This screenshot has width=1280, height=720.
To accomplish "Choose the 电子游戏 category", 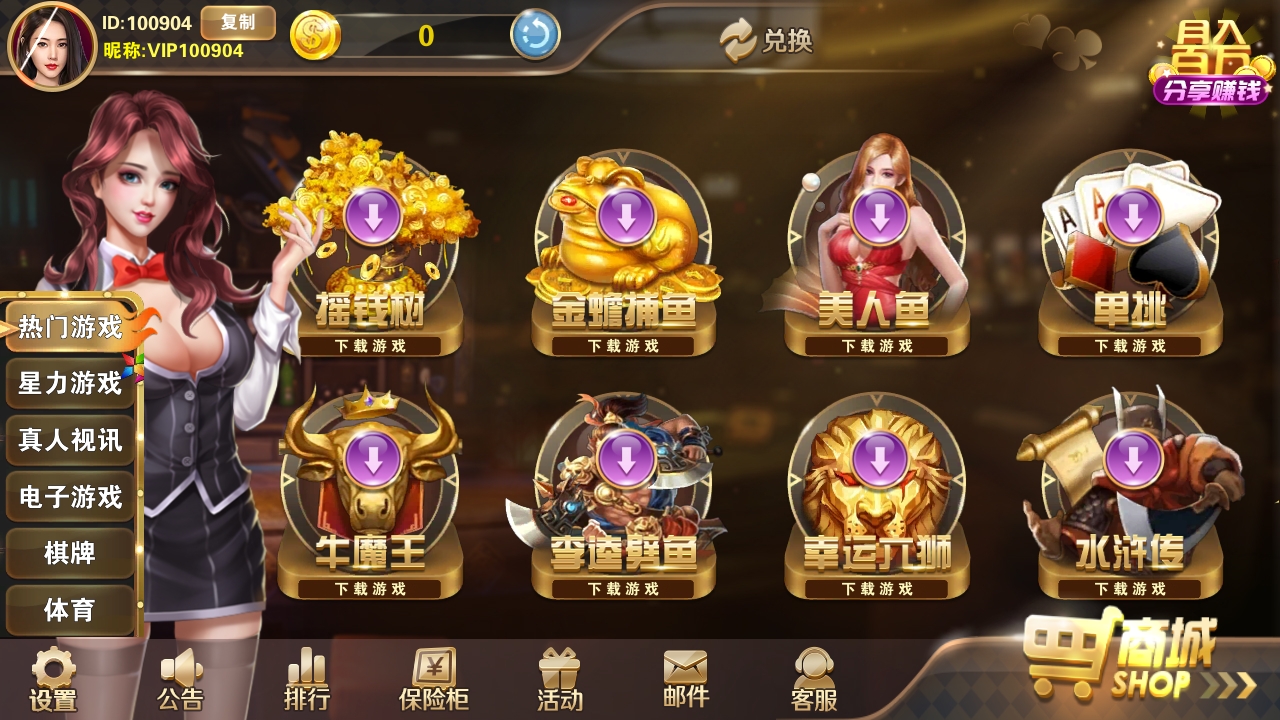I will [x=70, y=497].
